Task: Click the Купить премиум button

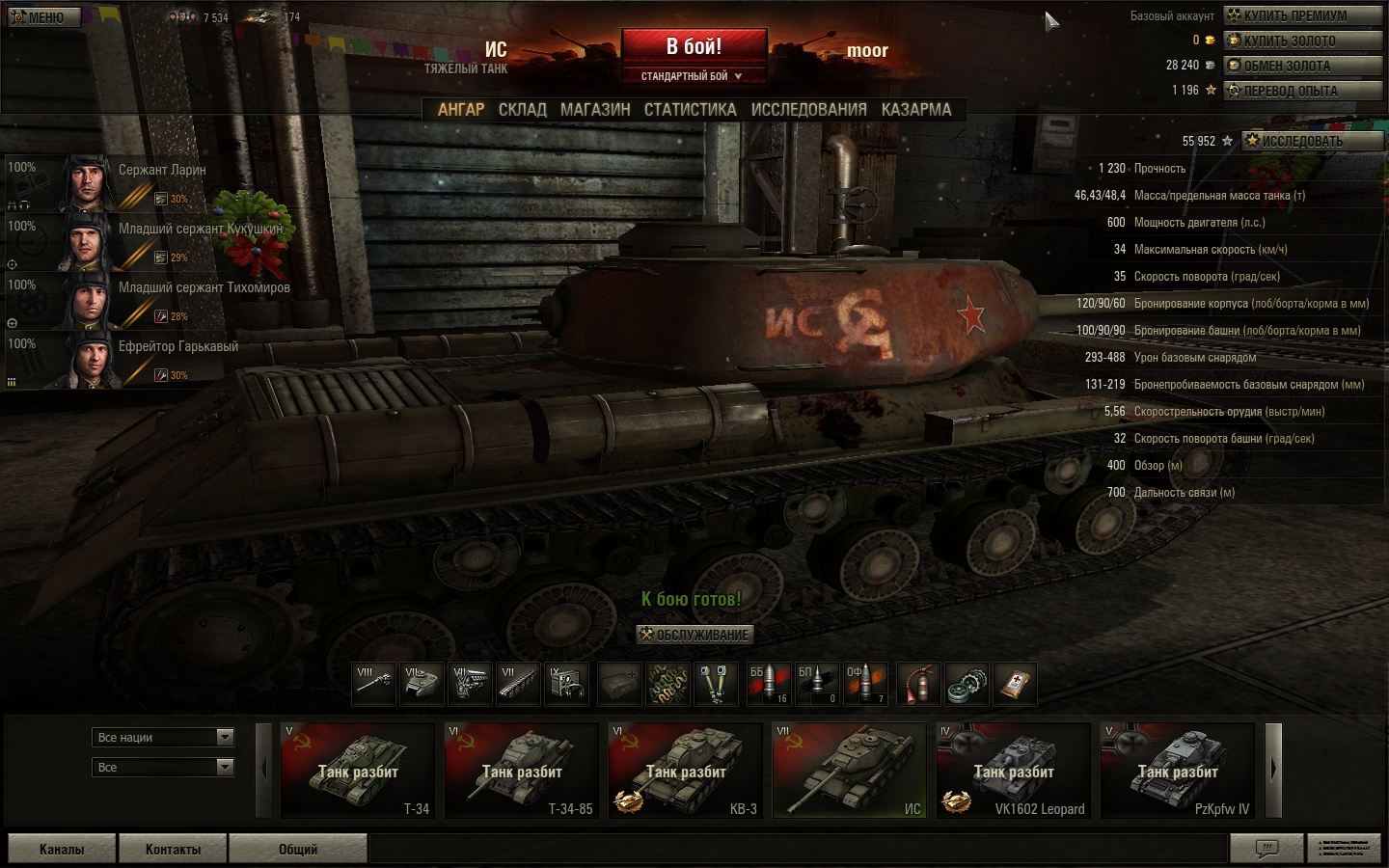Action: coord(1302,15)
